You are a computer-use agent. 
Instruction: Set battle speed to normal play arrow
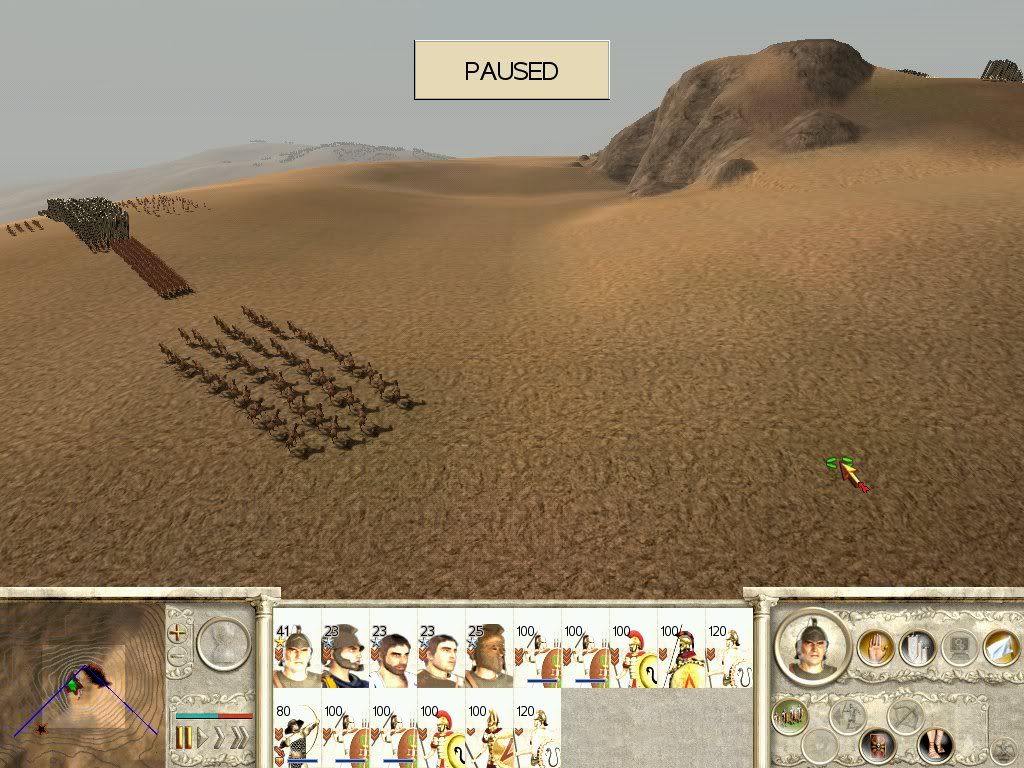[200, 738]
